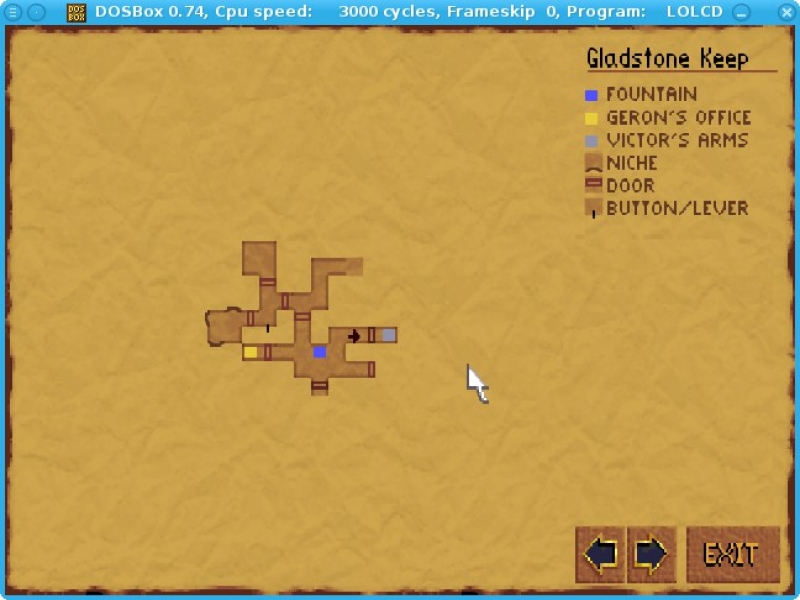Show the next map with the right arrow
This screenshot has height=600, width=800.
point(651,554)
